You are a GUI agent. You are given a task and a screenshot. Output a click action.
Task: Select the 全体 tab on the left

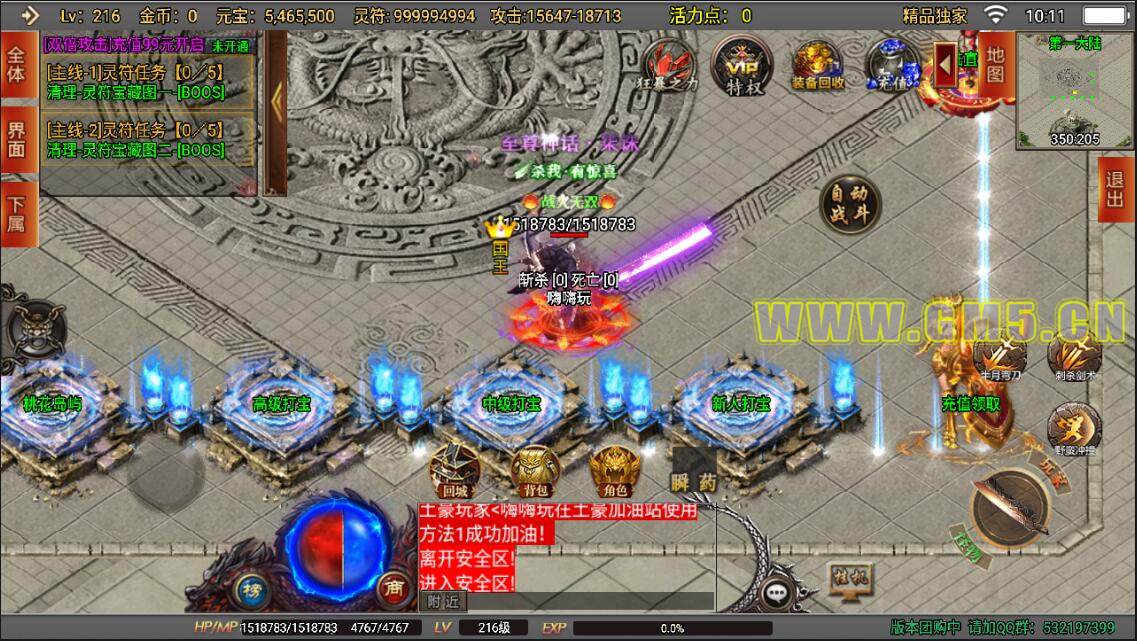click(16, 63)
